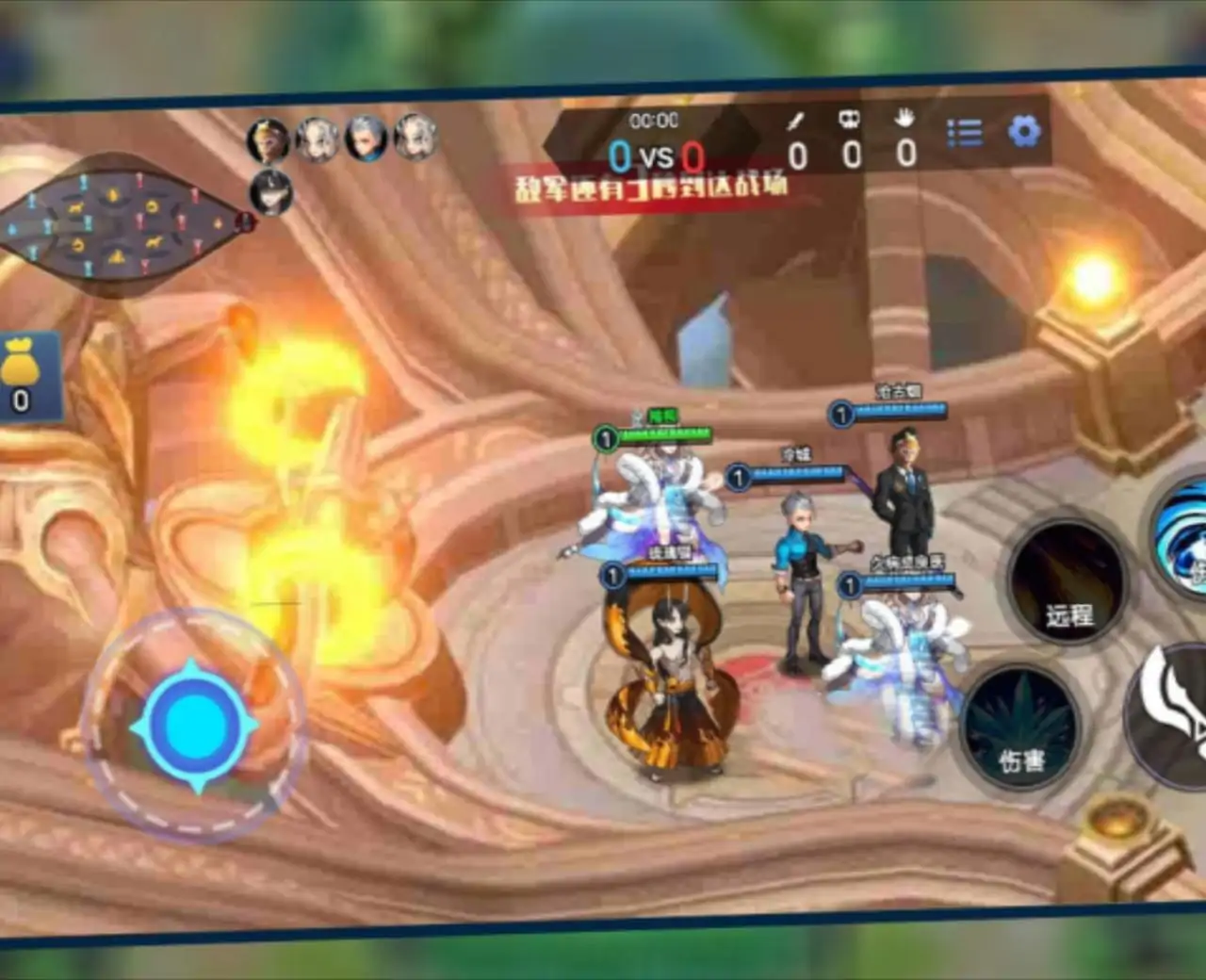Viewport: 1206px width, 980px height.
Task: Click the kill count sword icon
Action: [794, 121]
